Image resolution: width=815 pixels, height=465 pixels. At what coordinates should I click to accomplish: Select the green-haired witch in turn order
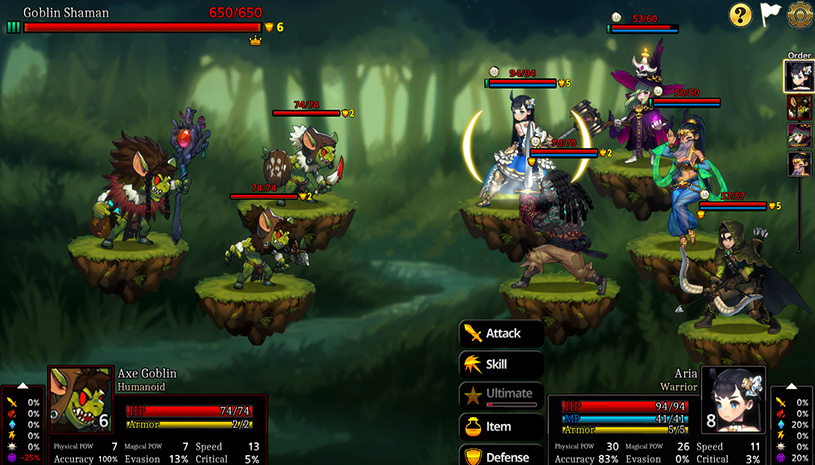(798, 135)
